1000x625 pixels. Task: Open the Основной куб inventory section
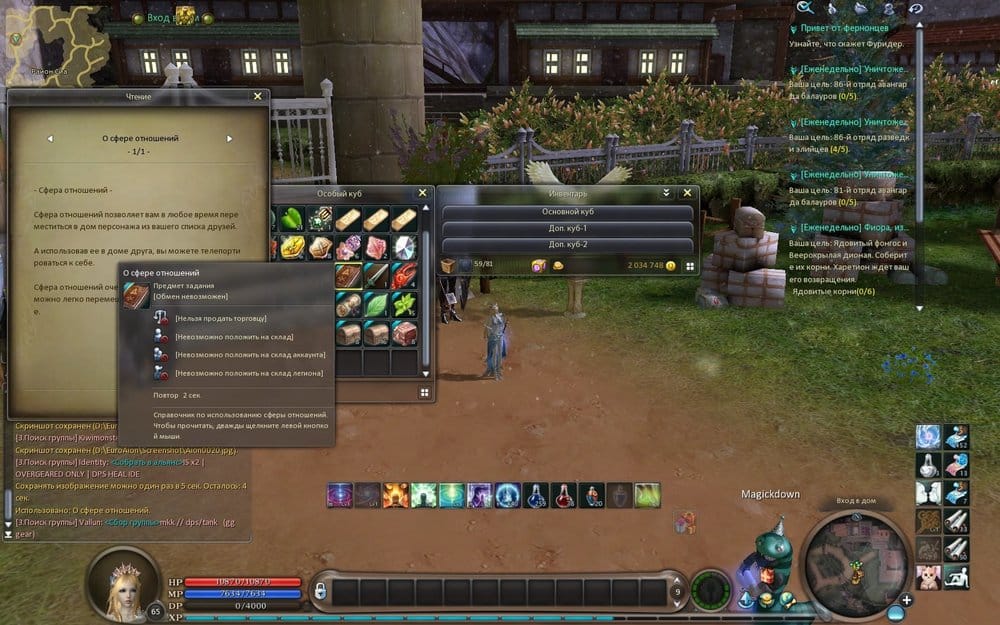click(x=567, y=212)
